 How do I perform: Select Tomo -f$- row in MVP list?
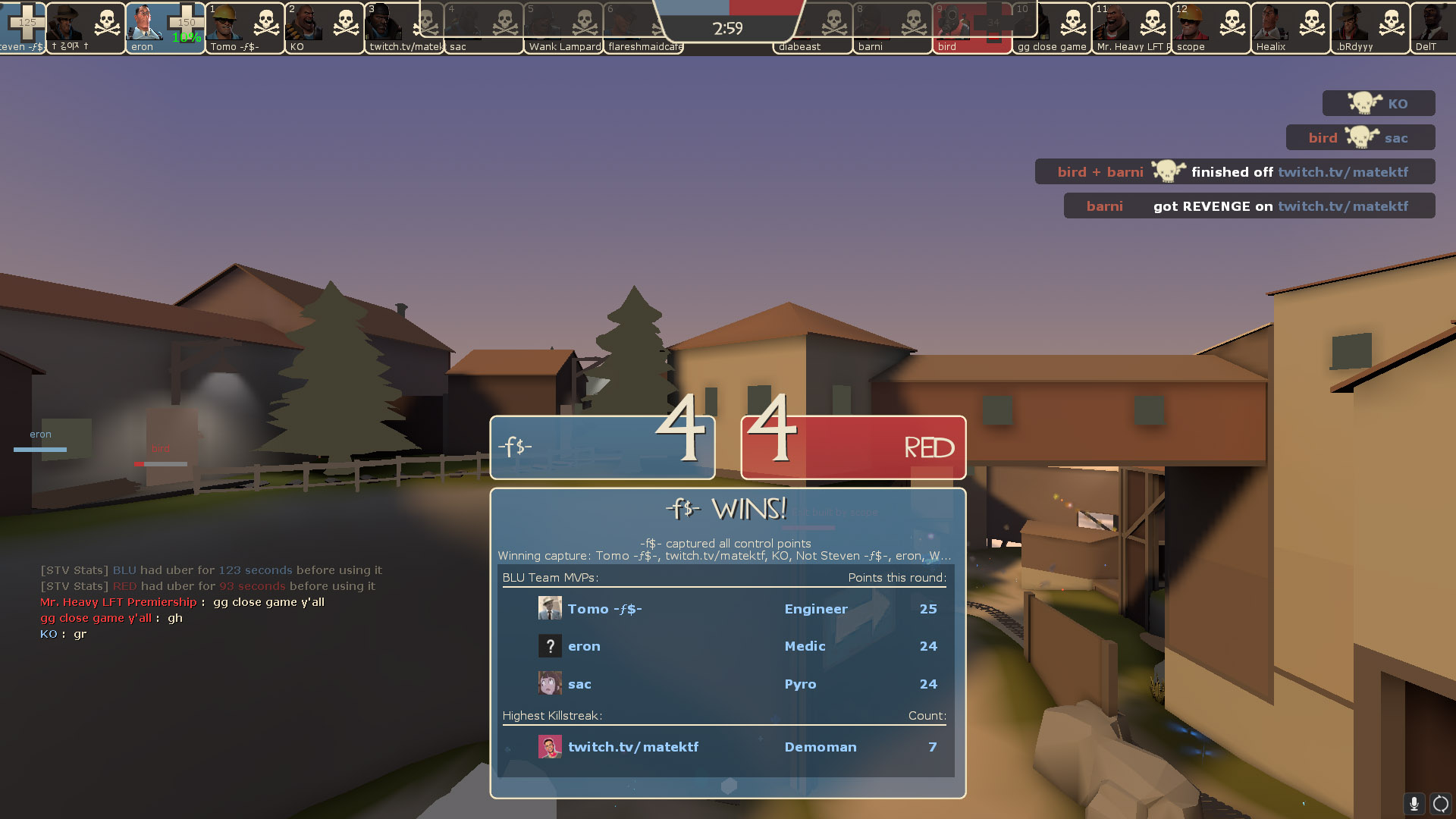tap(726, 609)
